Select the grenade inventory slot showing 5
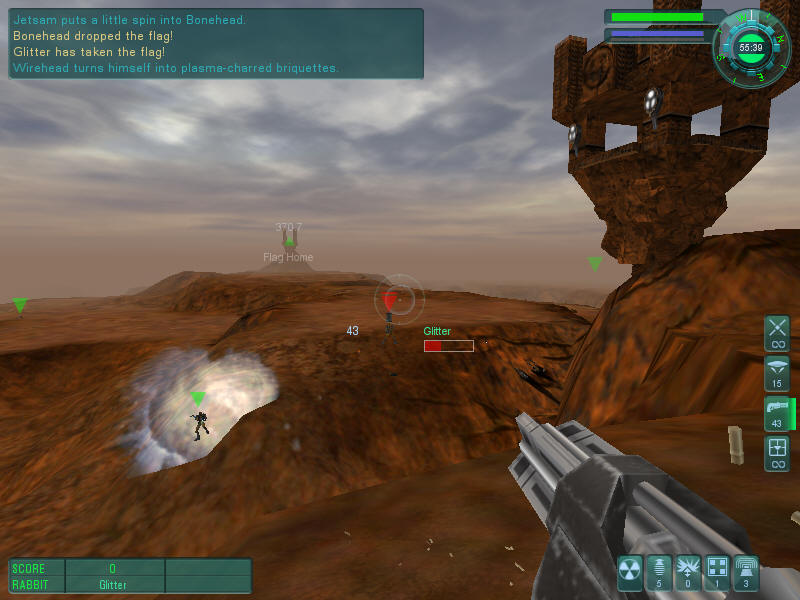 [x=659, y=570]
